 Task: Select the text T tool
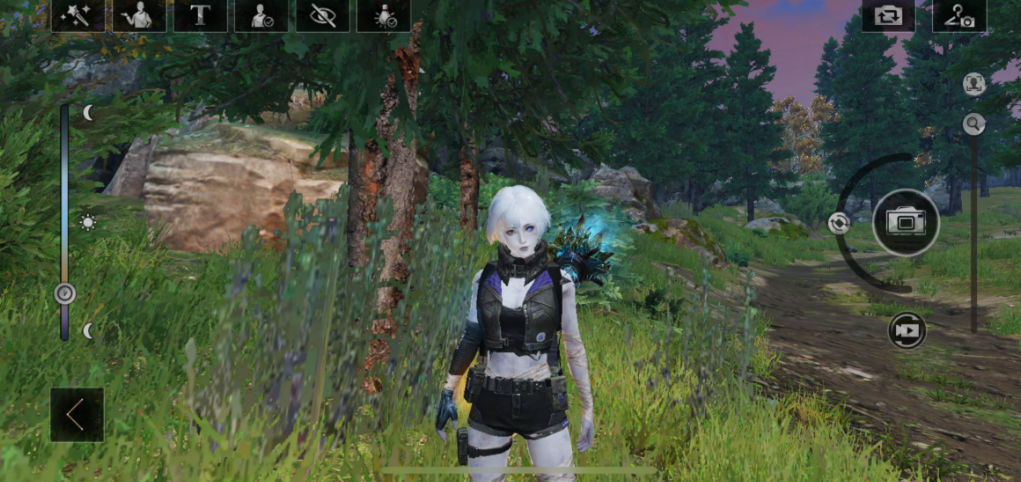point(200,15)
